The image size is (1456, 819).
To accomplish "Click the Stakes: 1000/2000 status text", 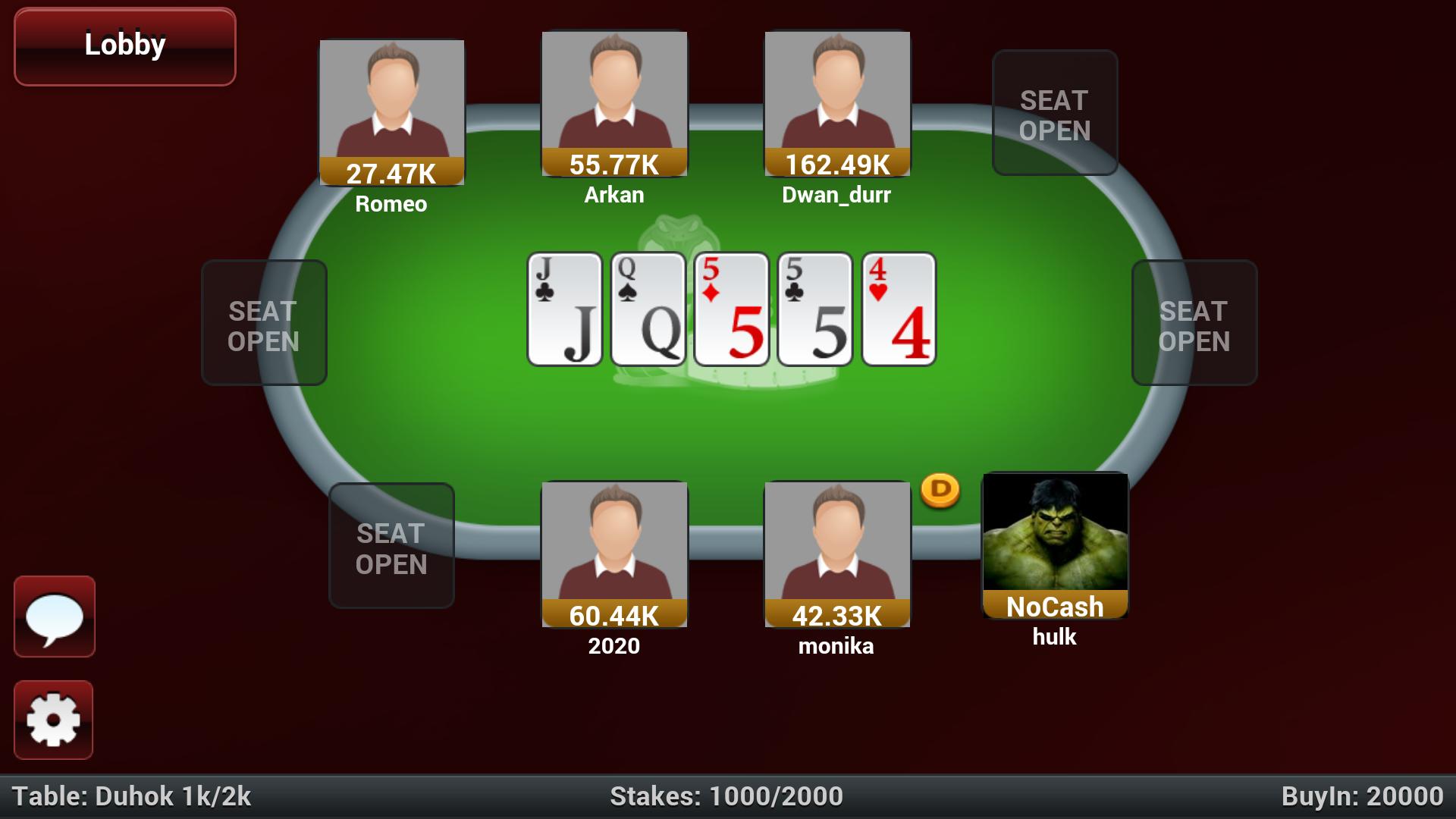I will pyautogui.click(x=727, y=796).
